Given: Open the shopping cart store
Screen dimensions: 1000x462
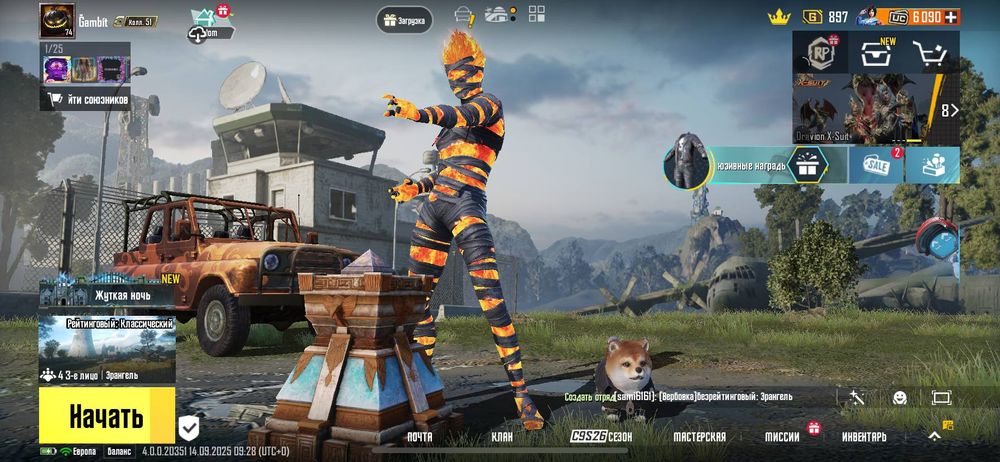Looking at the screenshot, I should pos(931,54).
